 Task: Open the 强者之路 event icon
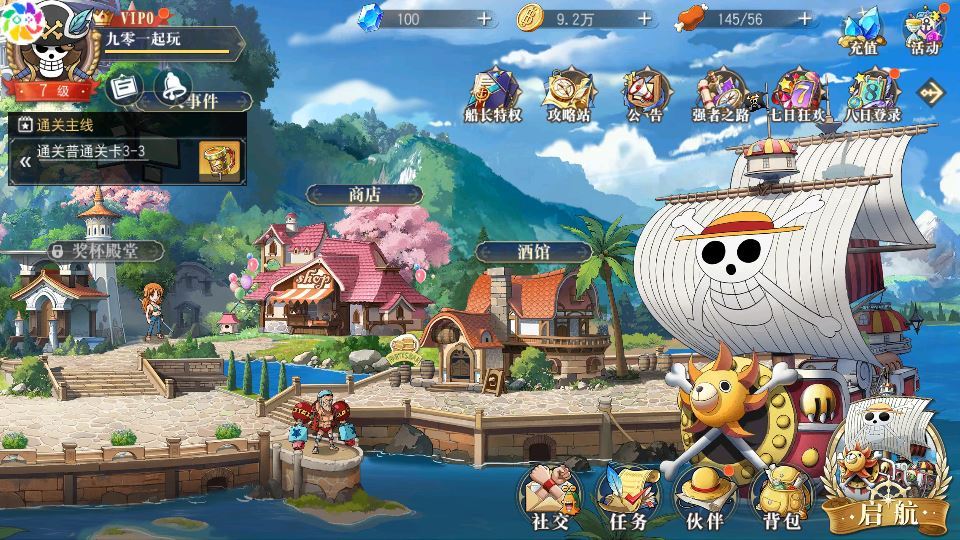pos(719,93)
